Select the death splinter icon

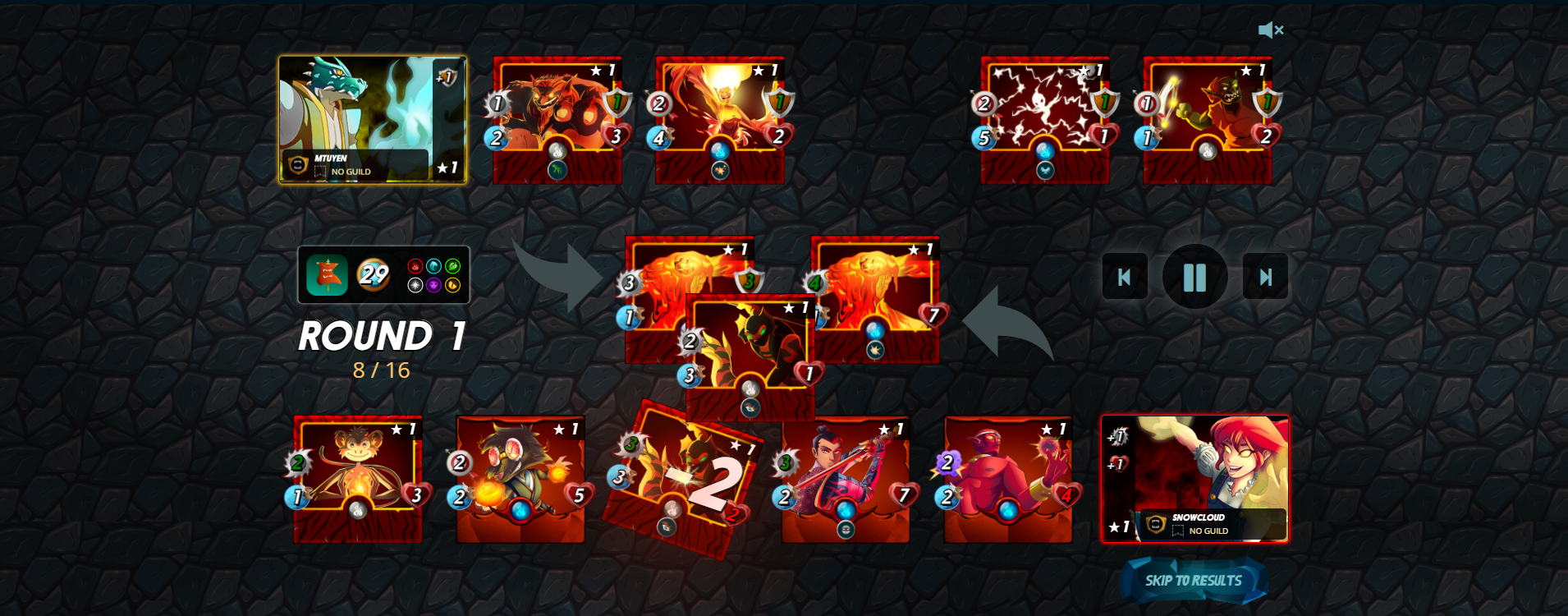pyautogui.click(x=433, y=285)
